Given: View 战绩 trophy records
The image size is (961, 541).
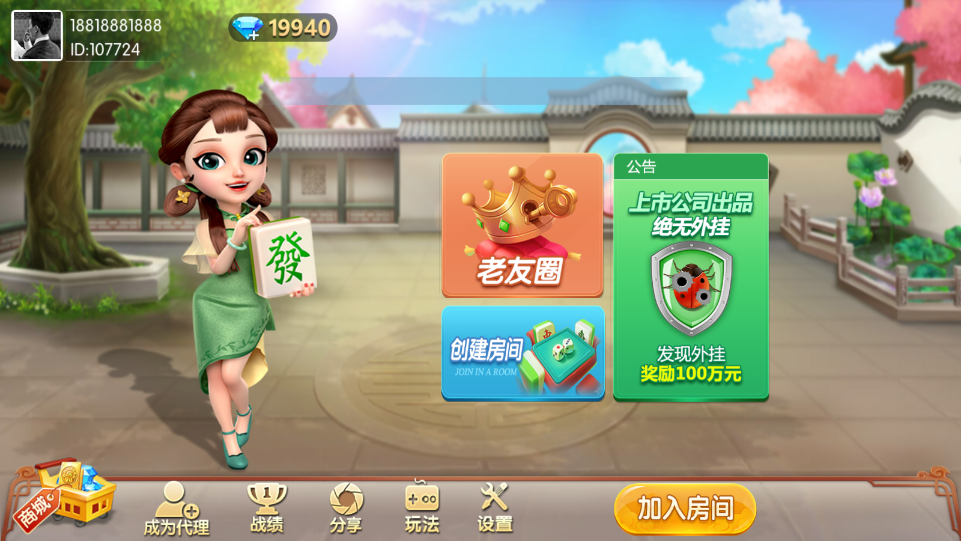Looking at the screenshot, I should click(x=266, y=507).
